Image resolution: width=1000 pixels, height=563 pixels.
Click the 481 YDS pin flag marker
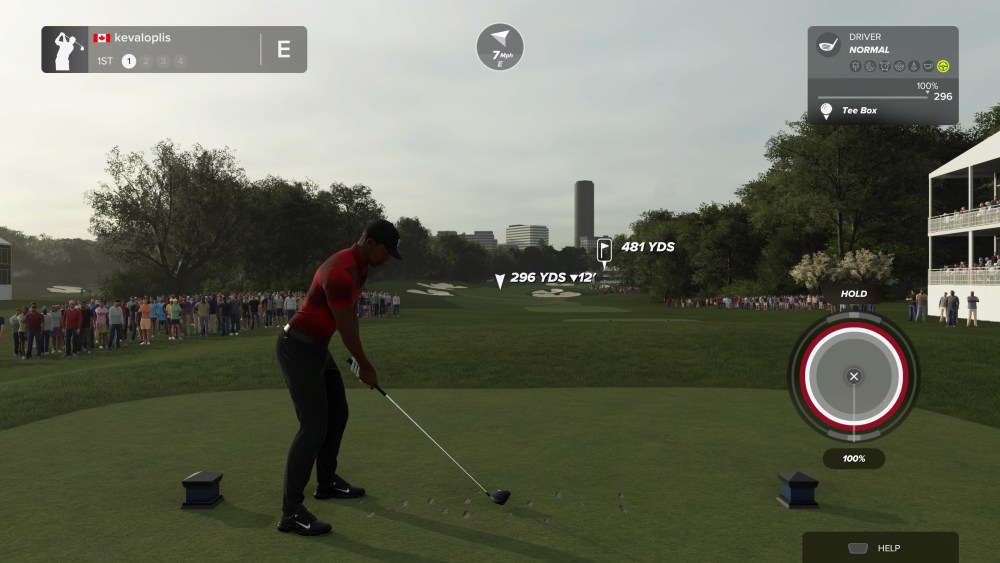click(x=604, y=248)
